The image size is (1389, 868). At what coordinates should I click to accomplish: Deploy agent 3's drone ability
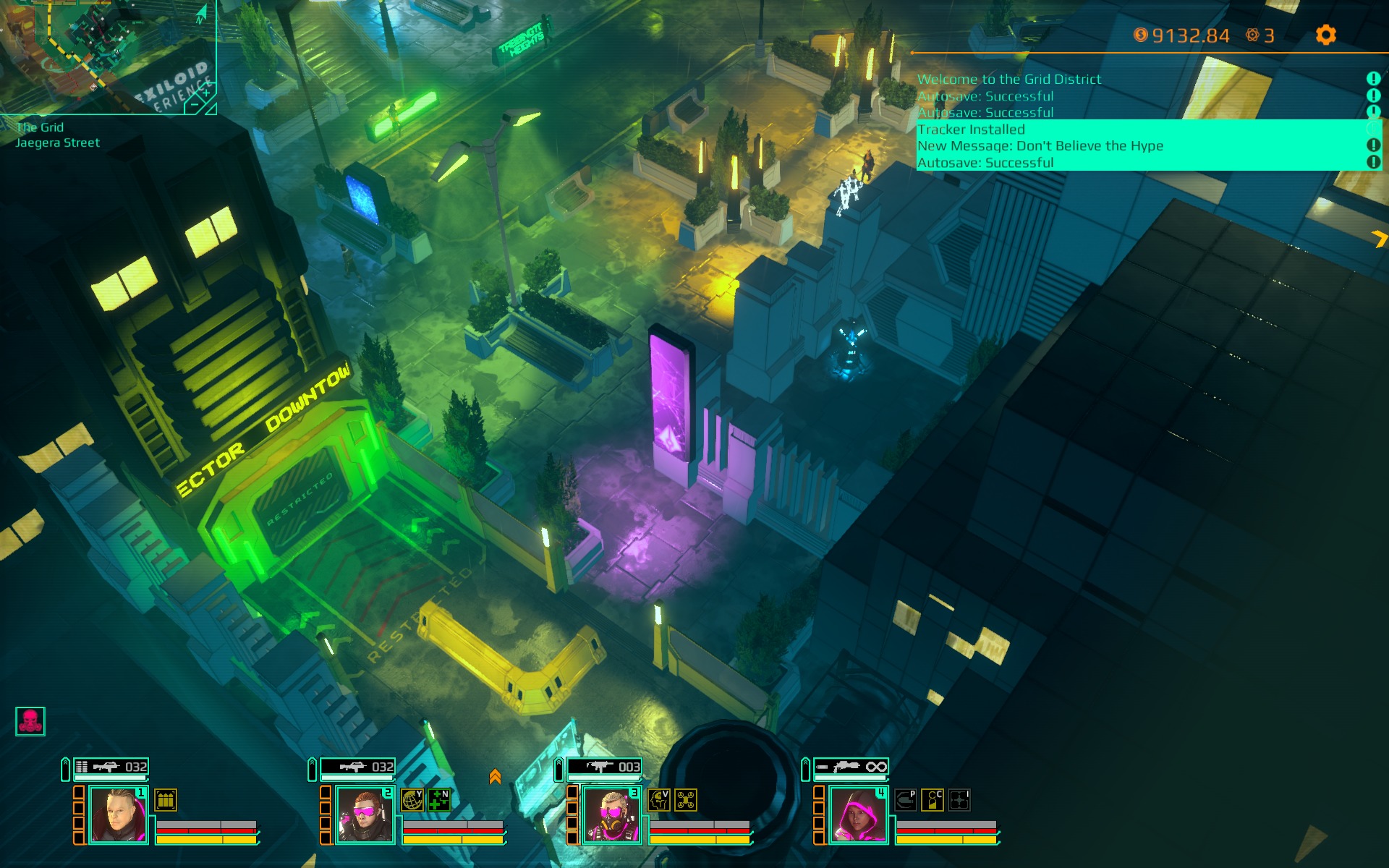tap(686, 800)
